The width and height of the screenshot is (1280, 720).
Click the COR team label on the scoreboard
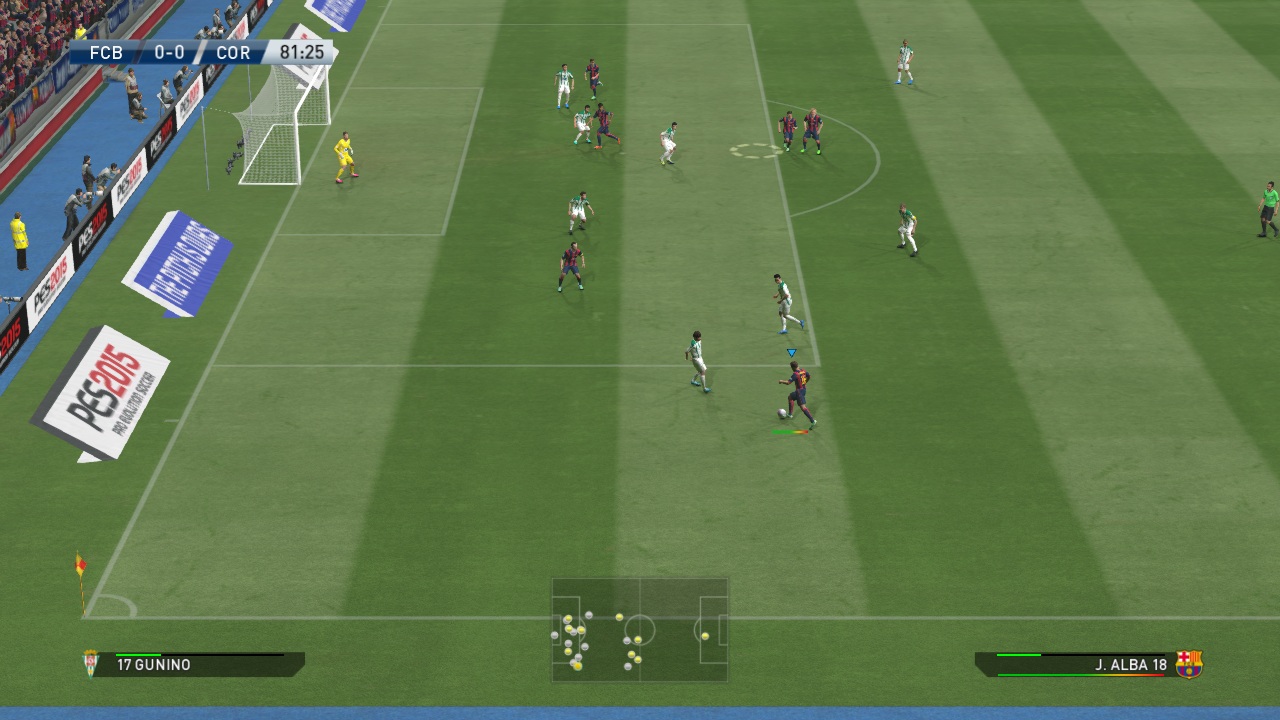pyautogui.click(x=233, y=52)
